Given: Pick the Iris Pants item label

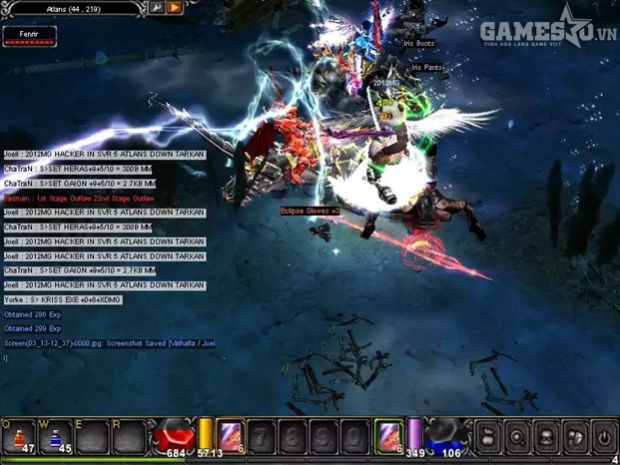Looking at the screenshot, I should [427, 68].
